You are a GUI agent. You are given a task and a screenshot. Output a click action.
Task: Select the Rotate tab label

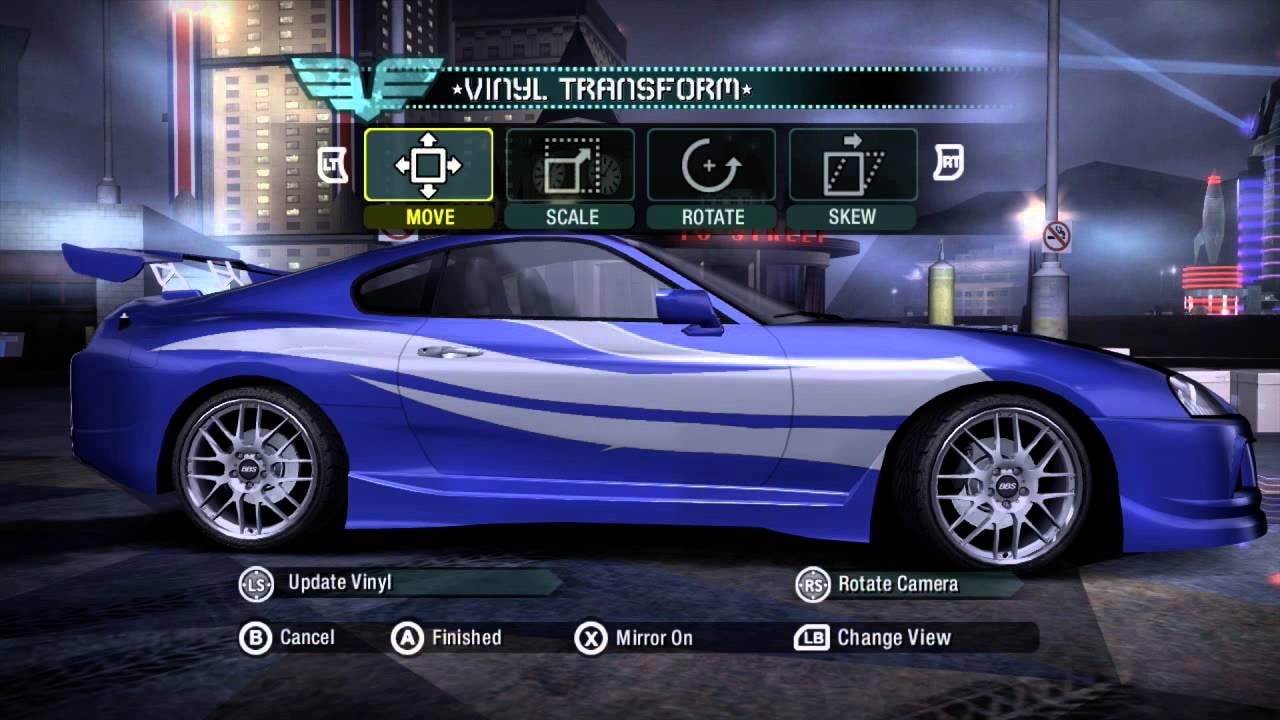coord(712,216)
